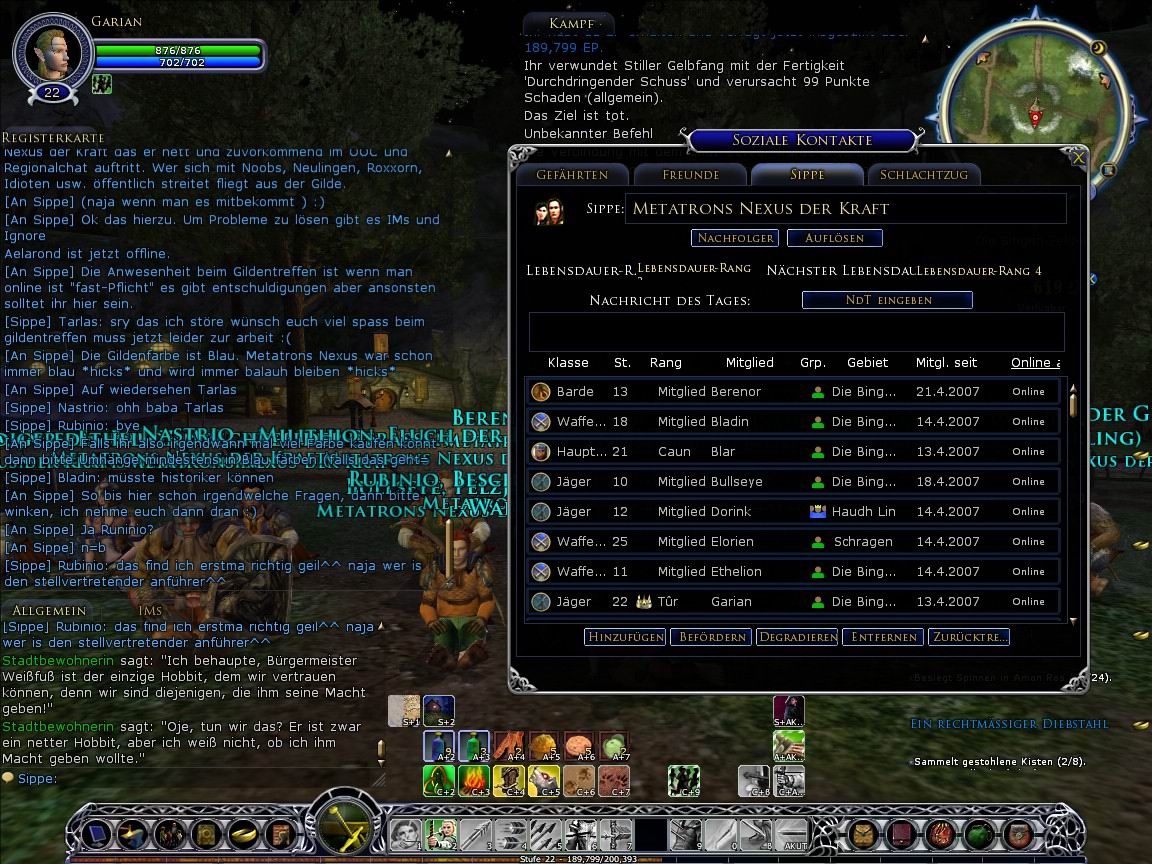Screen dimensions: 1152x864
Task: Sort the roster by Klasse column
Action: click(568, 362)
